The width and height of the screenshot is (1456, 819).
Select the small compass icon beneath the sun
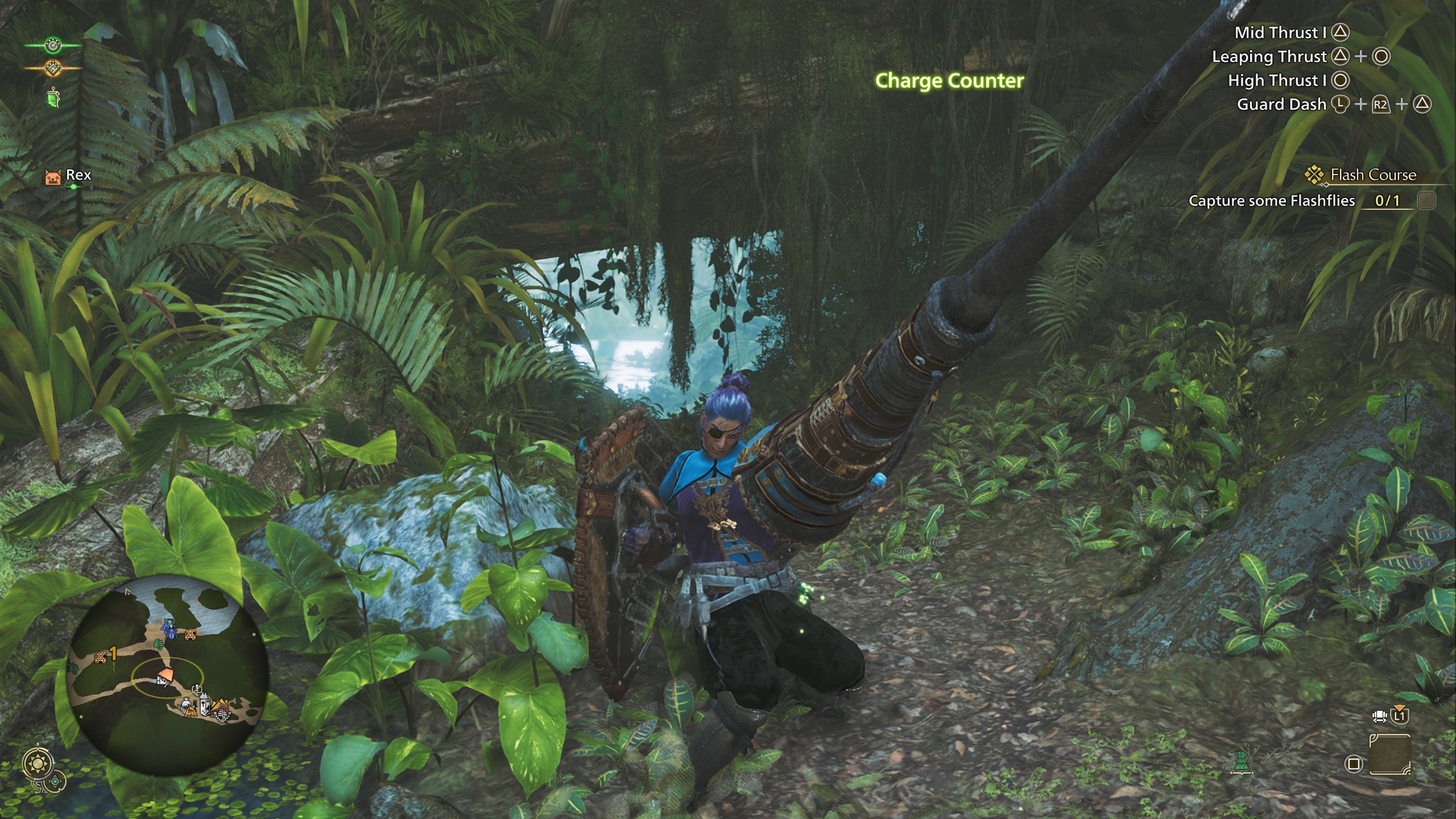55,782
